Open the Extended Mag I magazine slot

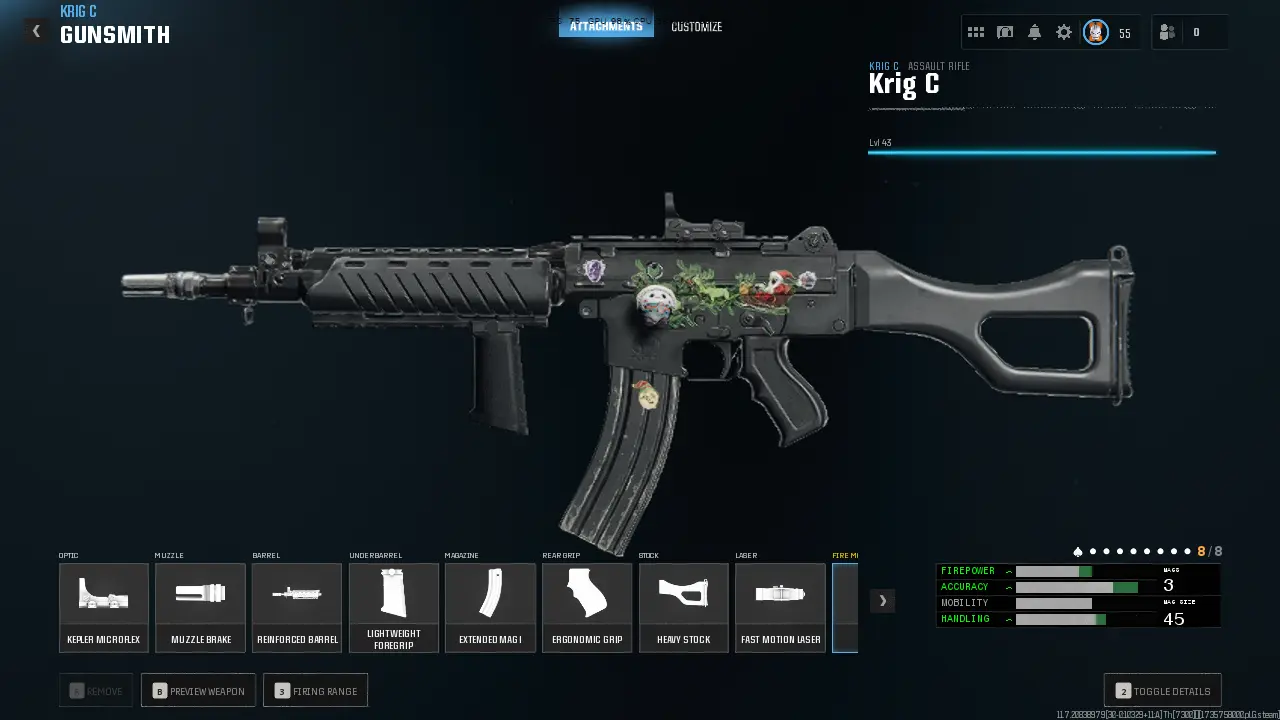[490, 607]
